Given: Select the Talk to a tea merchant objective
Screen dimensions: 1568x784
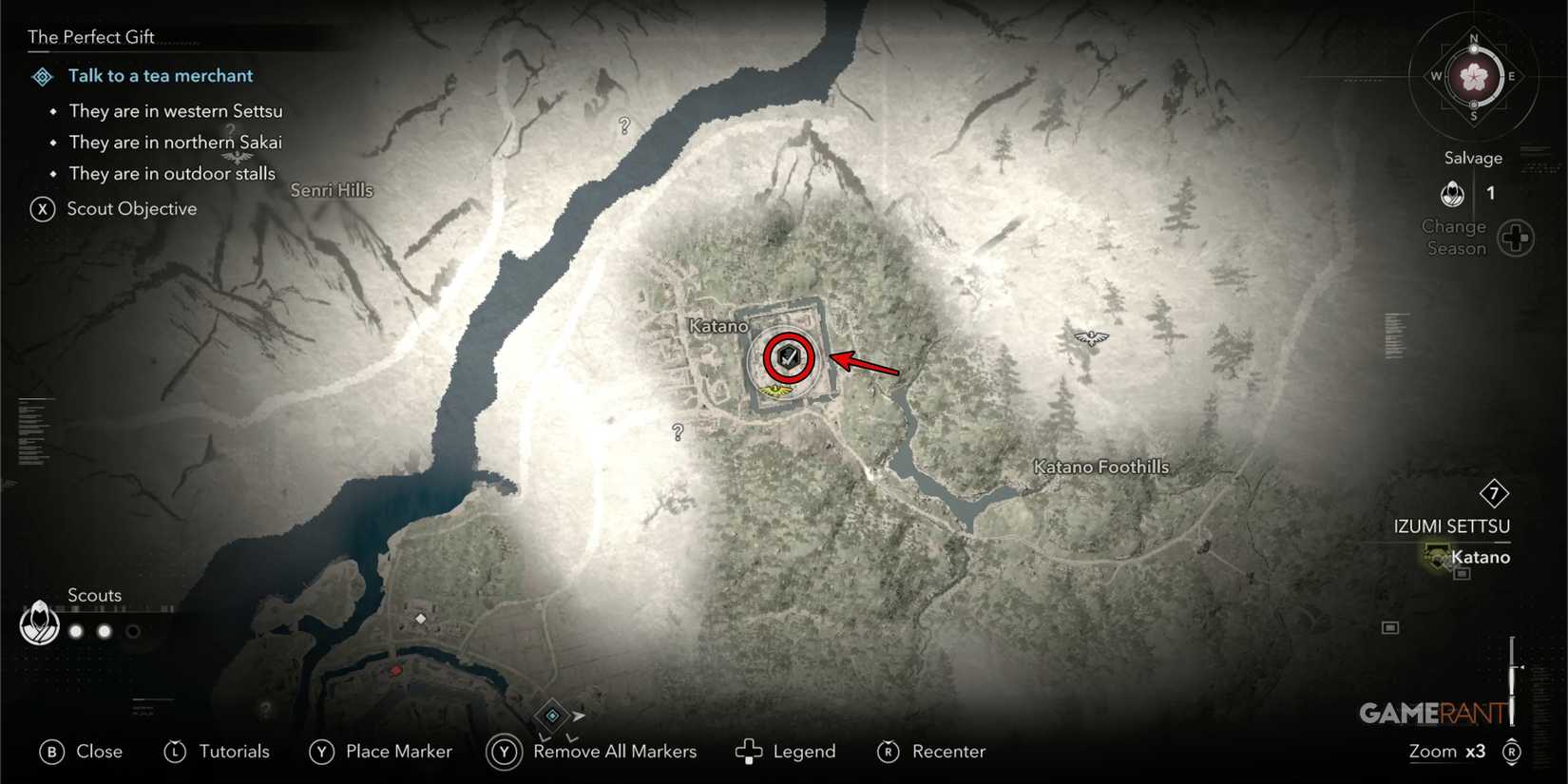Looking at the screenshot, I should coord(160,75).
